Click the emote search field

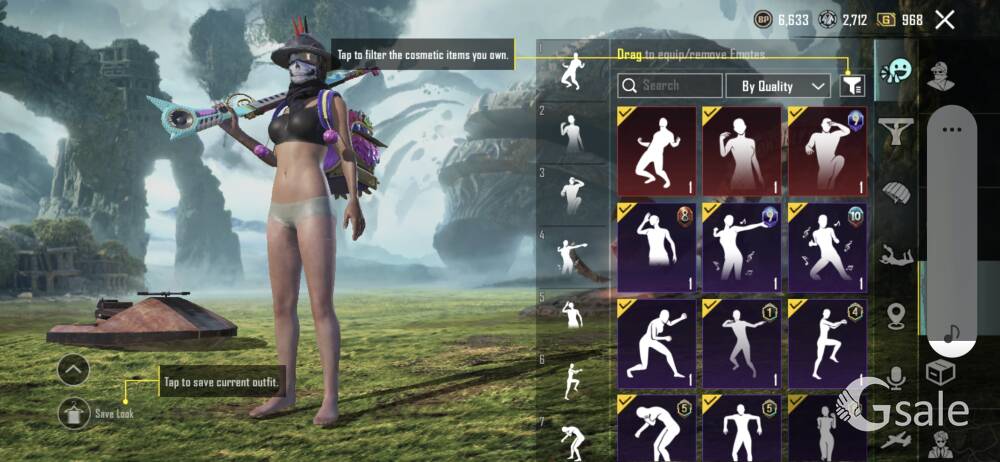tap(670, 86)
